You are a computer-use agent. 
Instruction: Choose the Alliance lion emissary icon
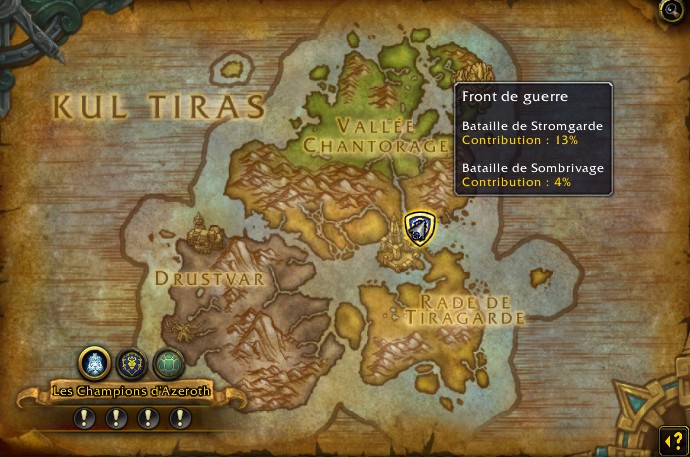pyautogui.click(x=132, y=362)
